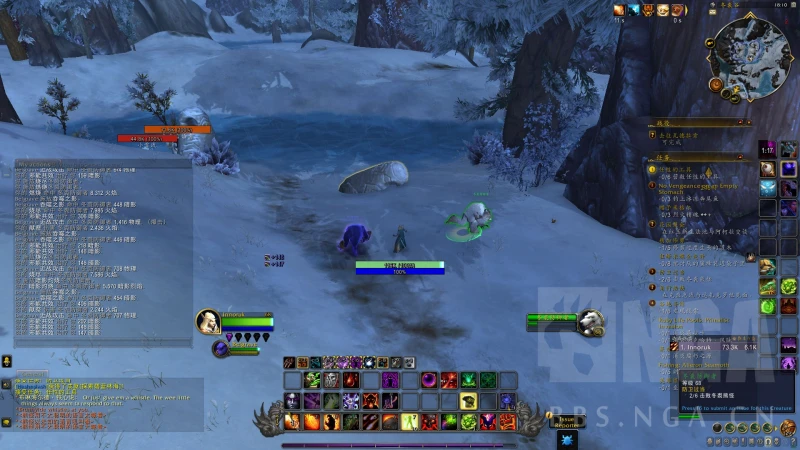Image resolution: width=800 pixels, height=450 pixels.
Task: Use the green swirl side bar ability
Action: [x=767, y=304]
